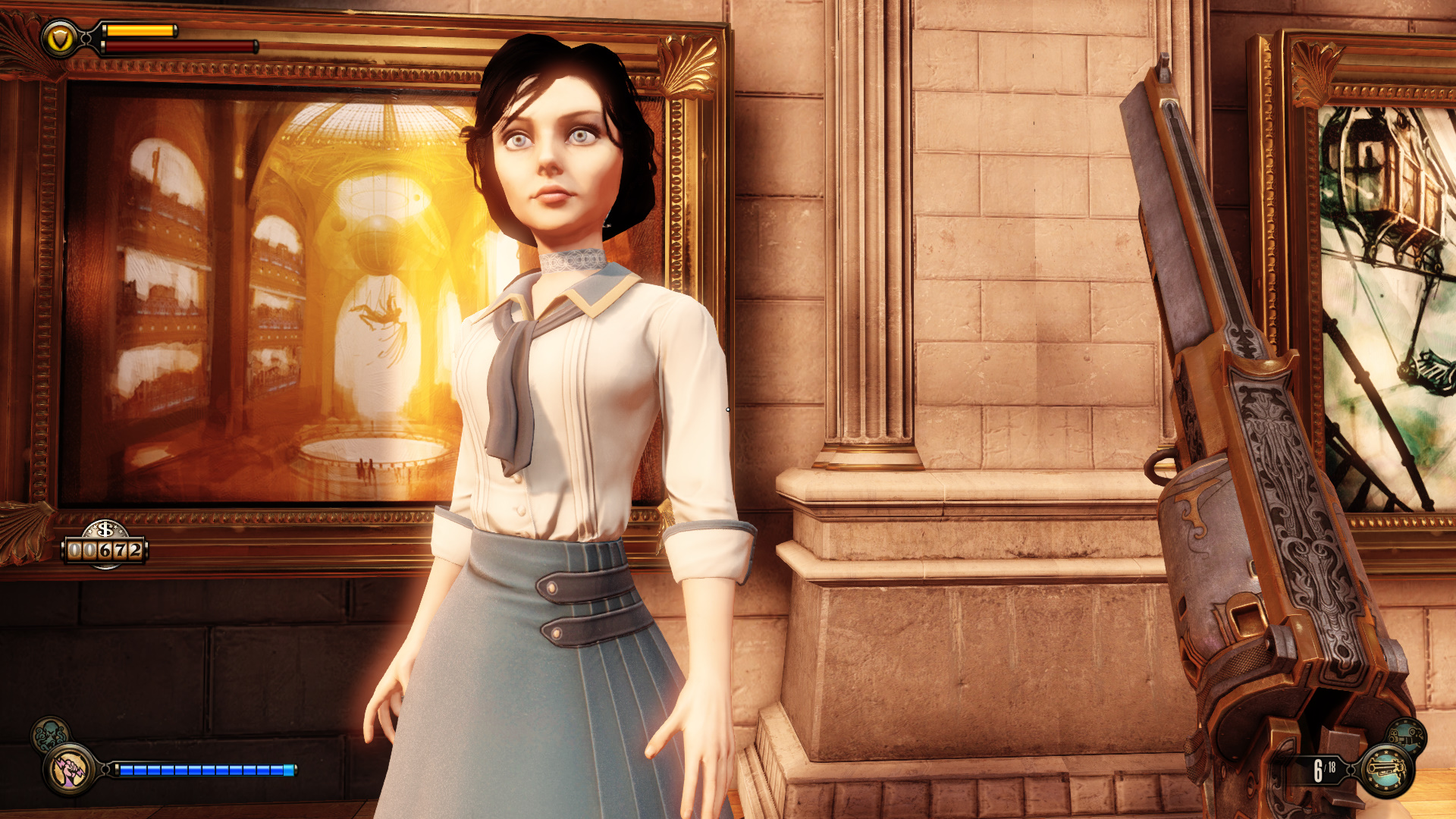The height and width of the screenshot is (819, 1456).
Task: Click the equipped hand cannon weapon icon
Action: 1386,770
